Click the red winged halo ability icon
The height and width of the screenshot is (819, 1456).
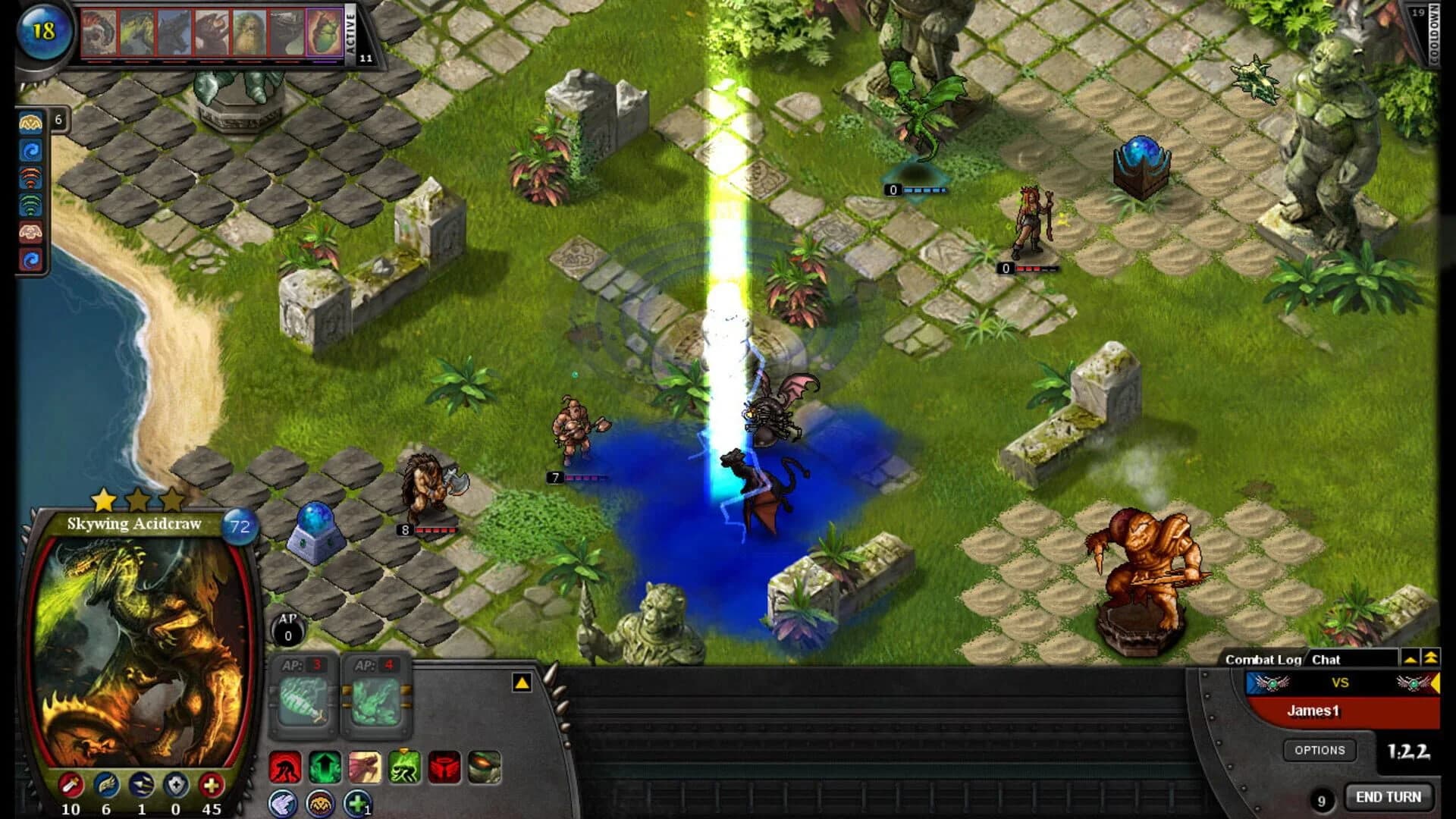coord(444,766)
